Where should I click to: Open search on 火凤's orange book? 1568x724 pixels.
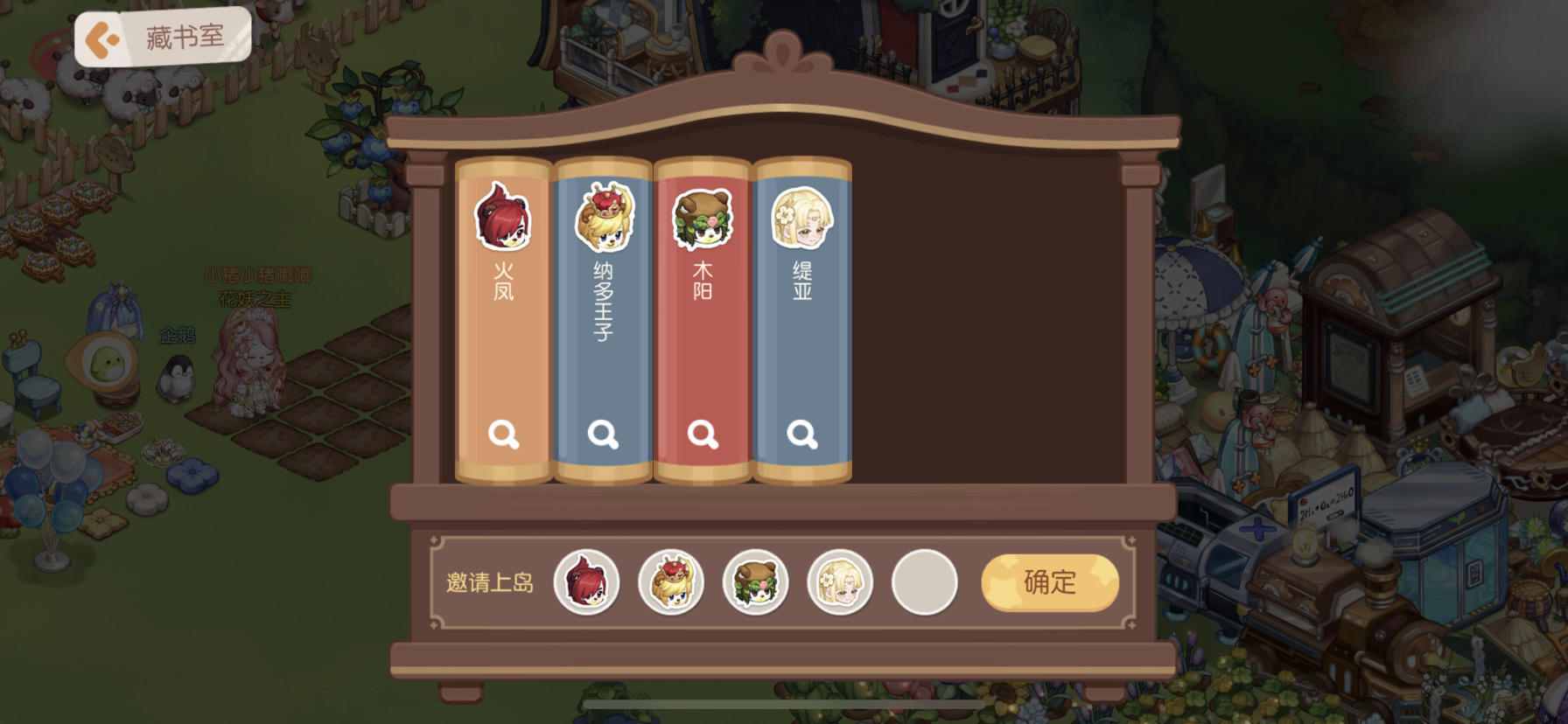pos(502,434)
